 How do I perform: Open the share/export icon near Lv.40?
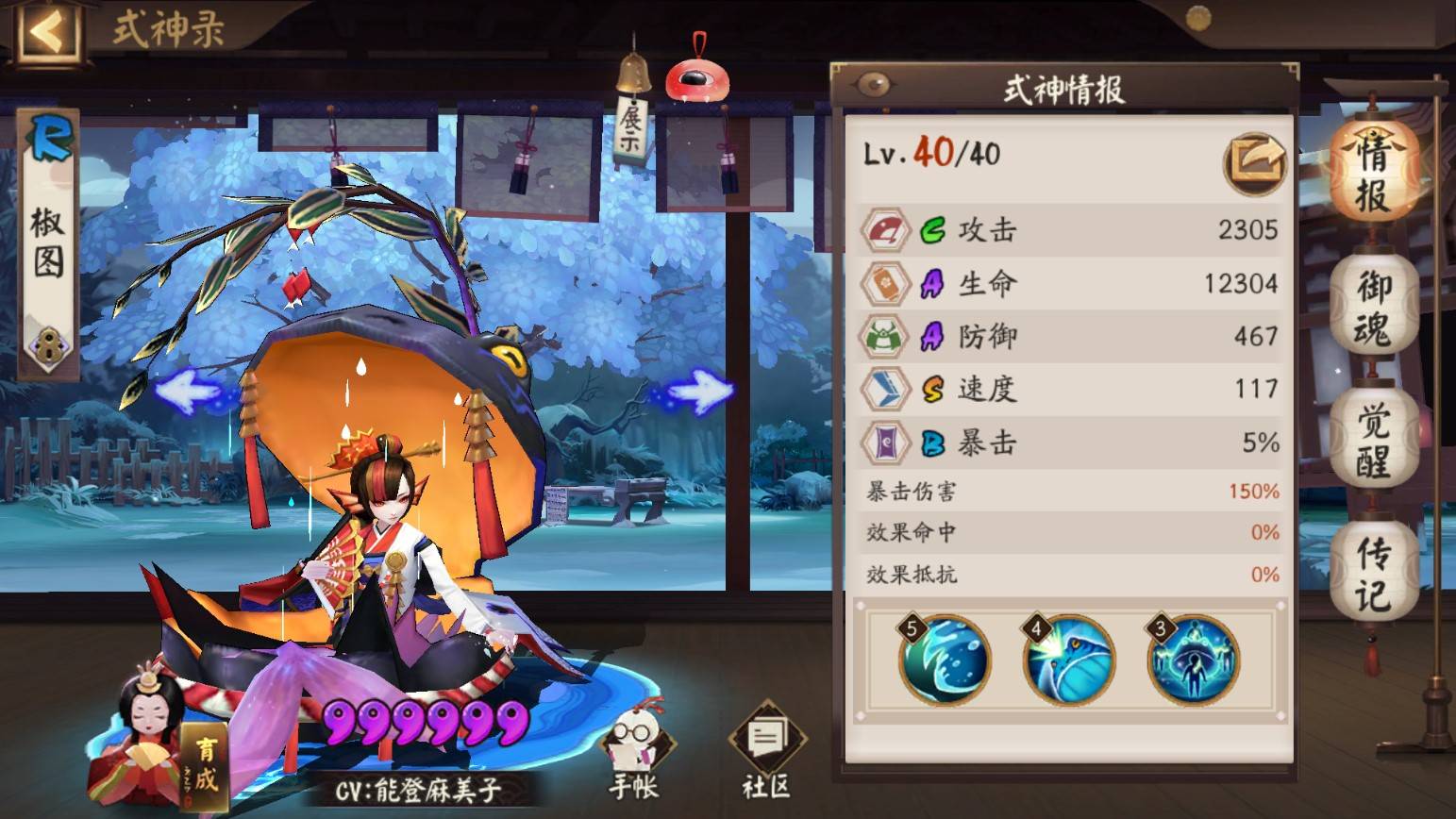coord(1257,162)
